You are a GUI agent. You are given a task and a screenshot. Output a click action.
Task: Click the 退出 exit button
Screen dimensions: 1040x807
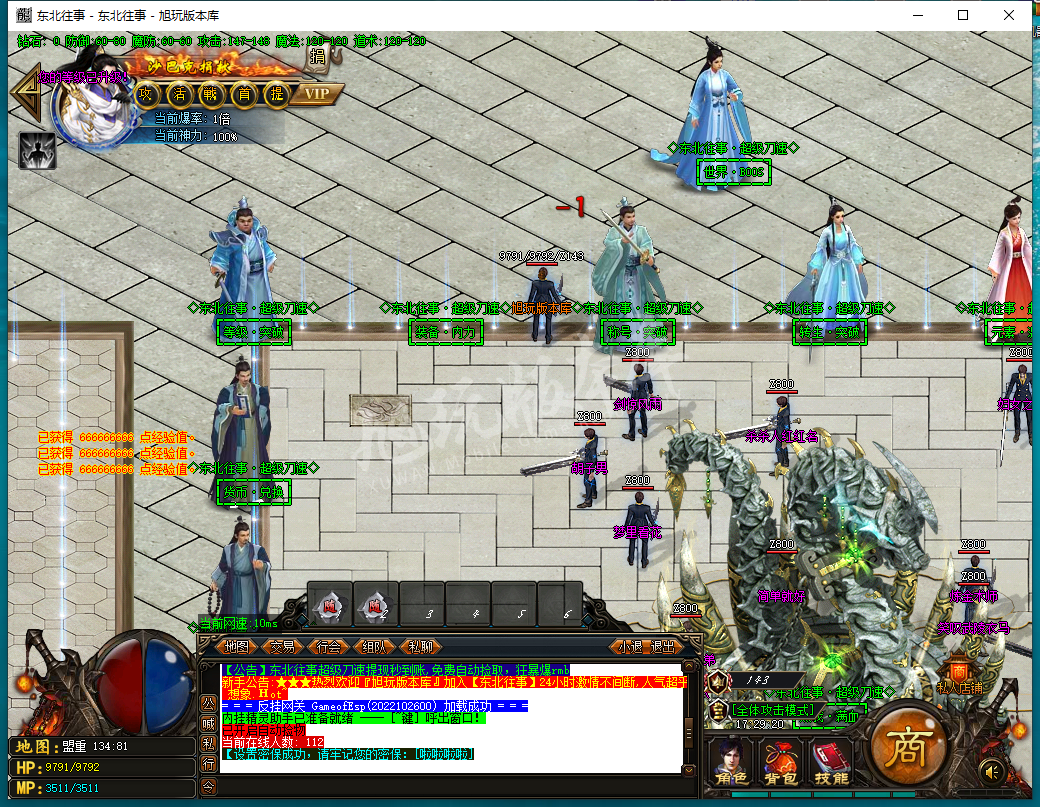(663, 647)
